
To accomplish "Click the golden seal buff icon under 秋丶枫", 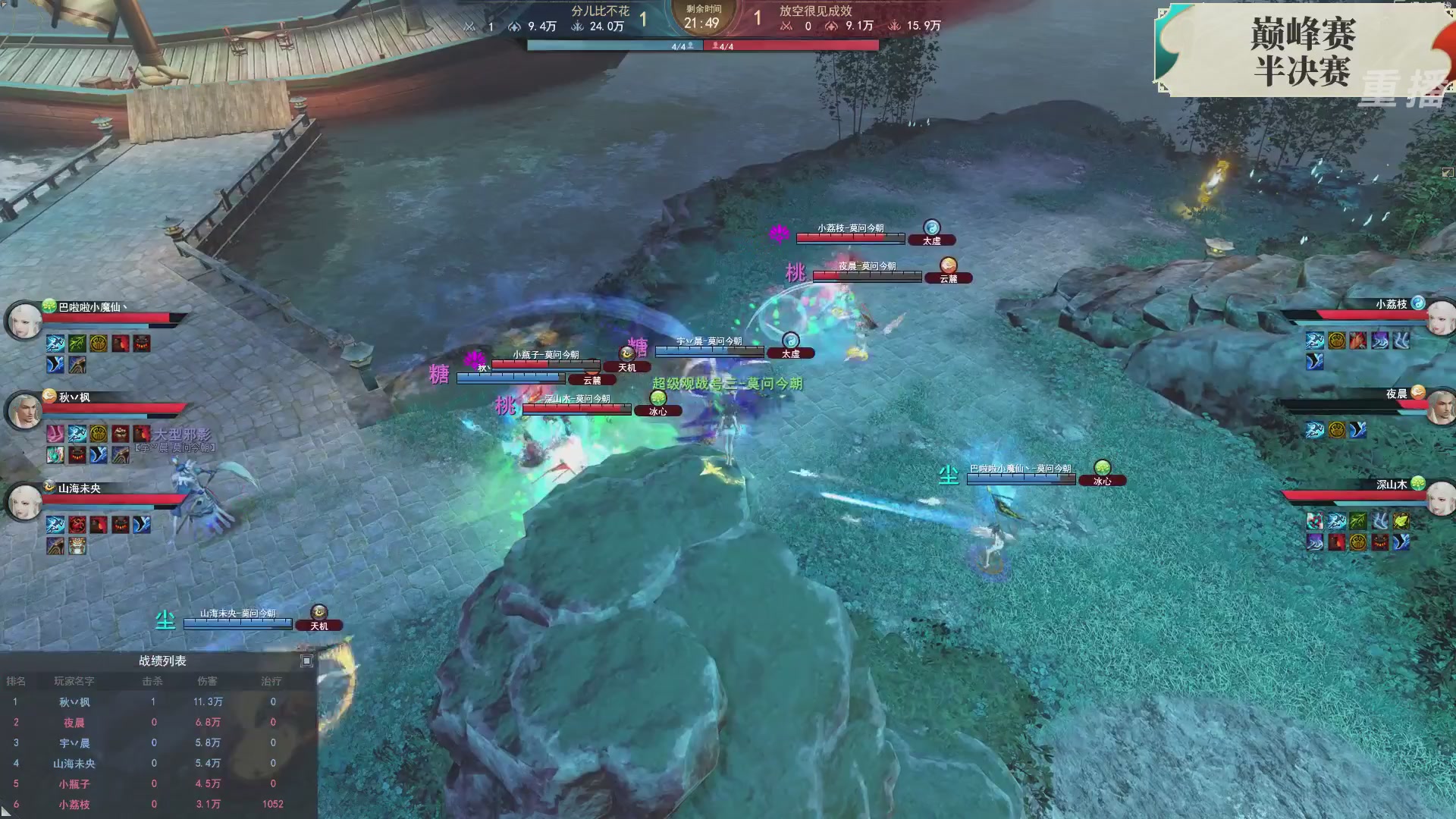I will (99, 434).
